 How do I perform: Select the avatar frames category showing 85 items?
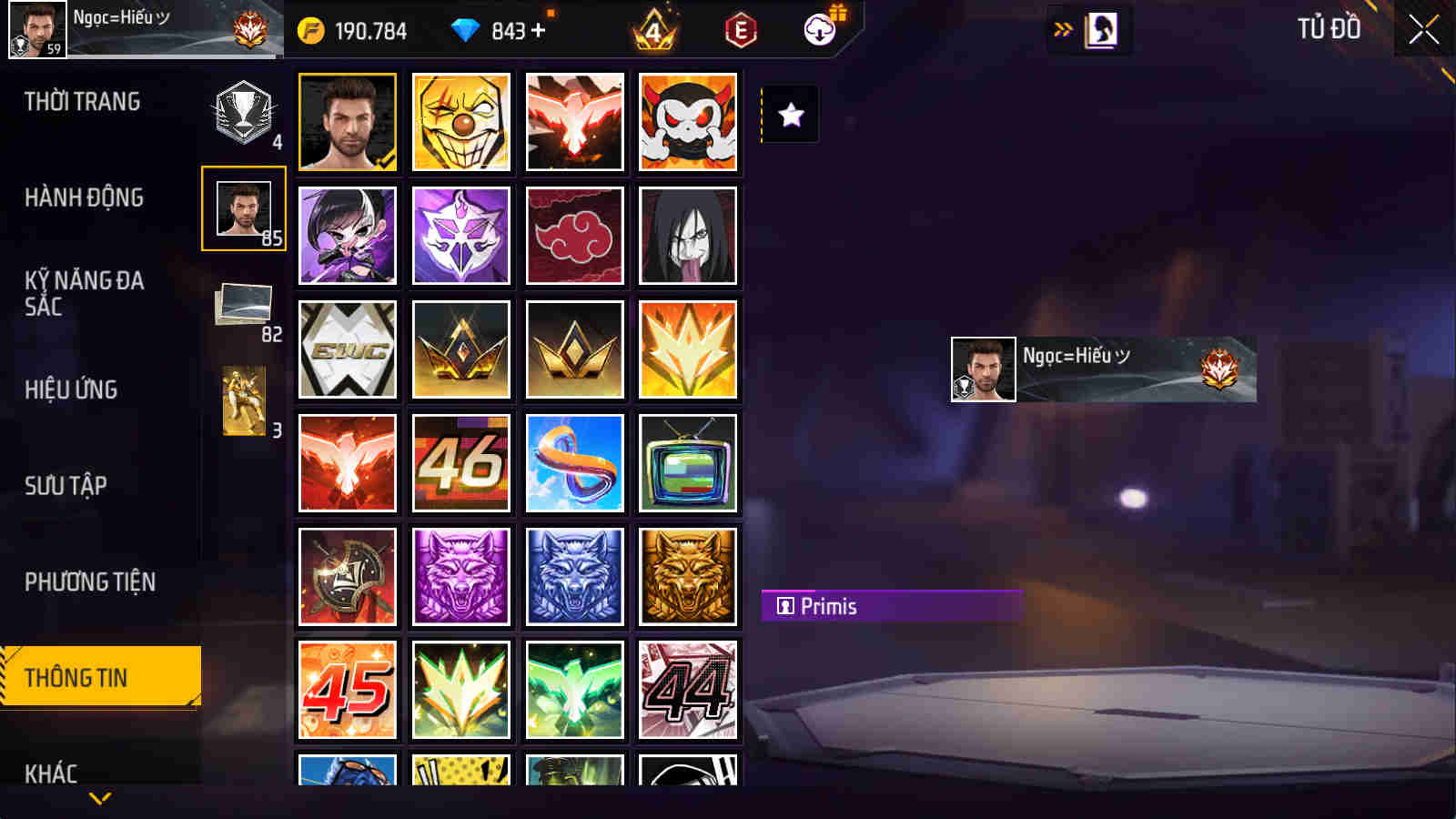click(242, 209)
